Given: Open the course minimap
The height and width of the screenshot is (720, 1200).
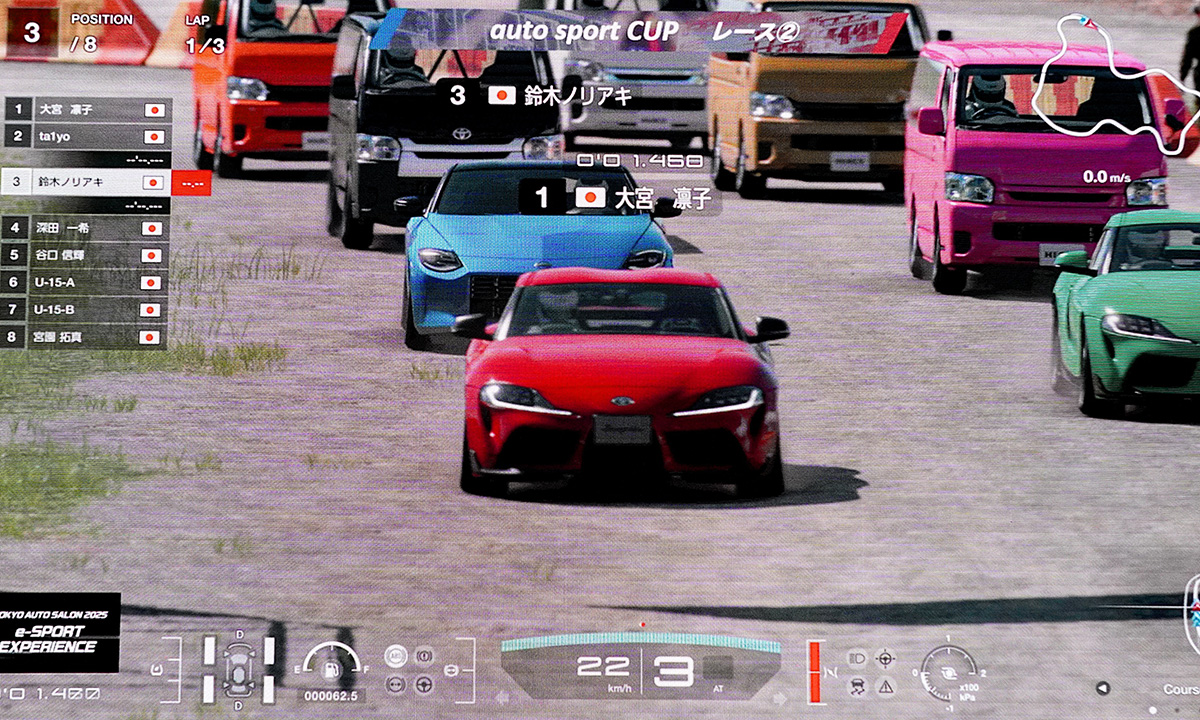Looking at the screenshot, I should point(1108,80).
